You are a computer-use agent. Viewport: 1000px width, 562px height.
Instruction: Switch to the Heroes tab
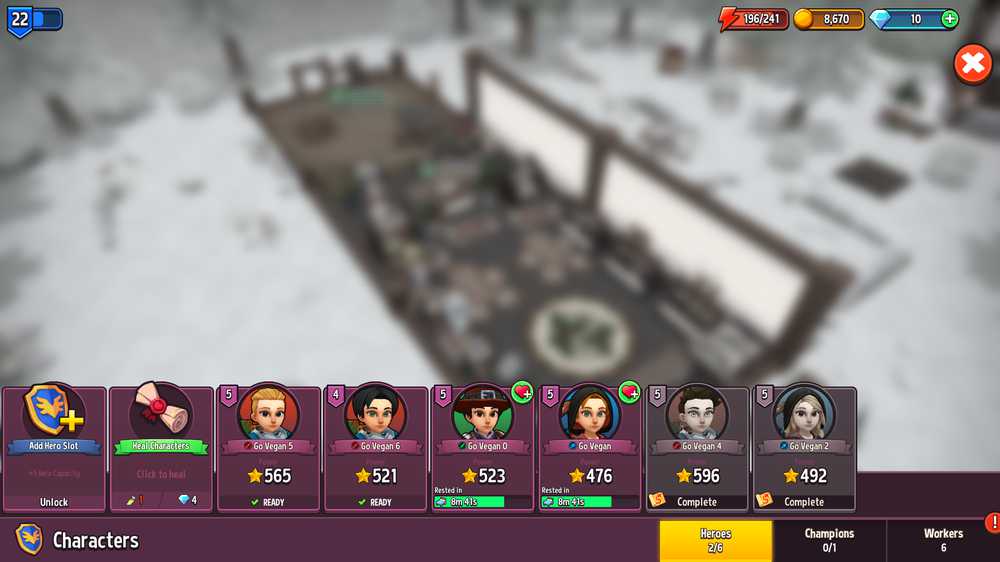pyautogui.click(x=715, y=540)
